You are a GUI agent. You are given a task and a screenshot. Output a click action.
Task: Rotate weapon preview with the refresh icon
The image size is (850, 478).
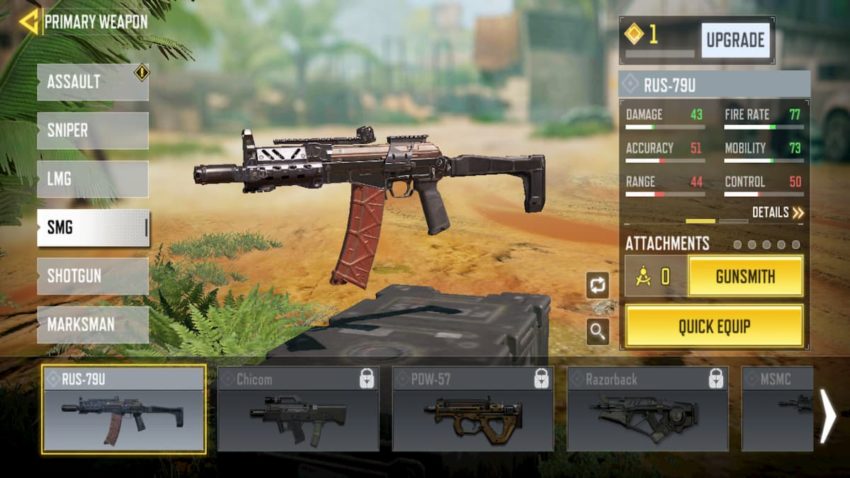point(598,285)
